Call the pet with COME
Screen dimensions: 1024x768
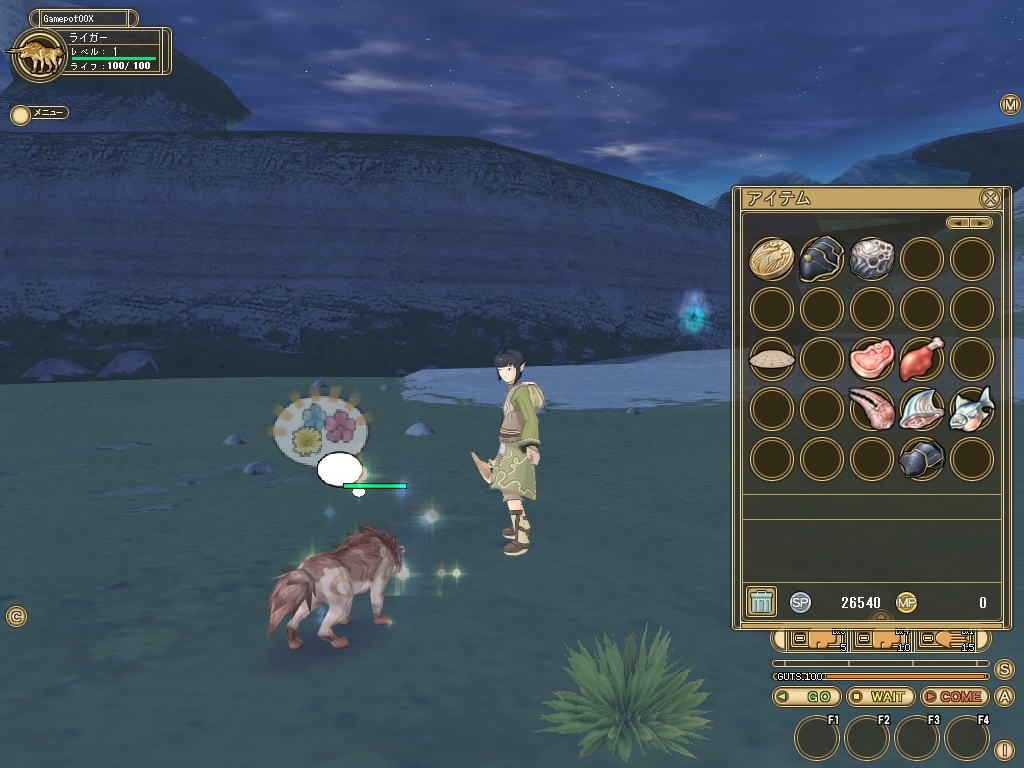point(954,696)
